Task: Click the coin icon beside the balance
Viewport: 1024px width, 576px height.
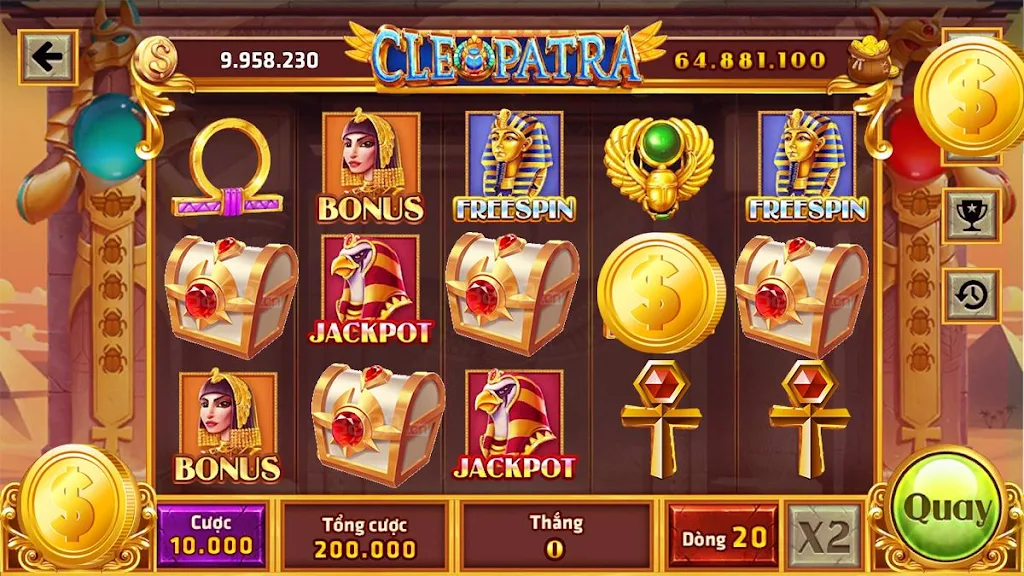Action: click(x=154, y=59)
